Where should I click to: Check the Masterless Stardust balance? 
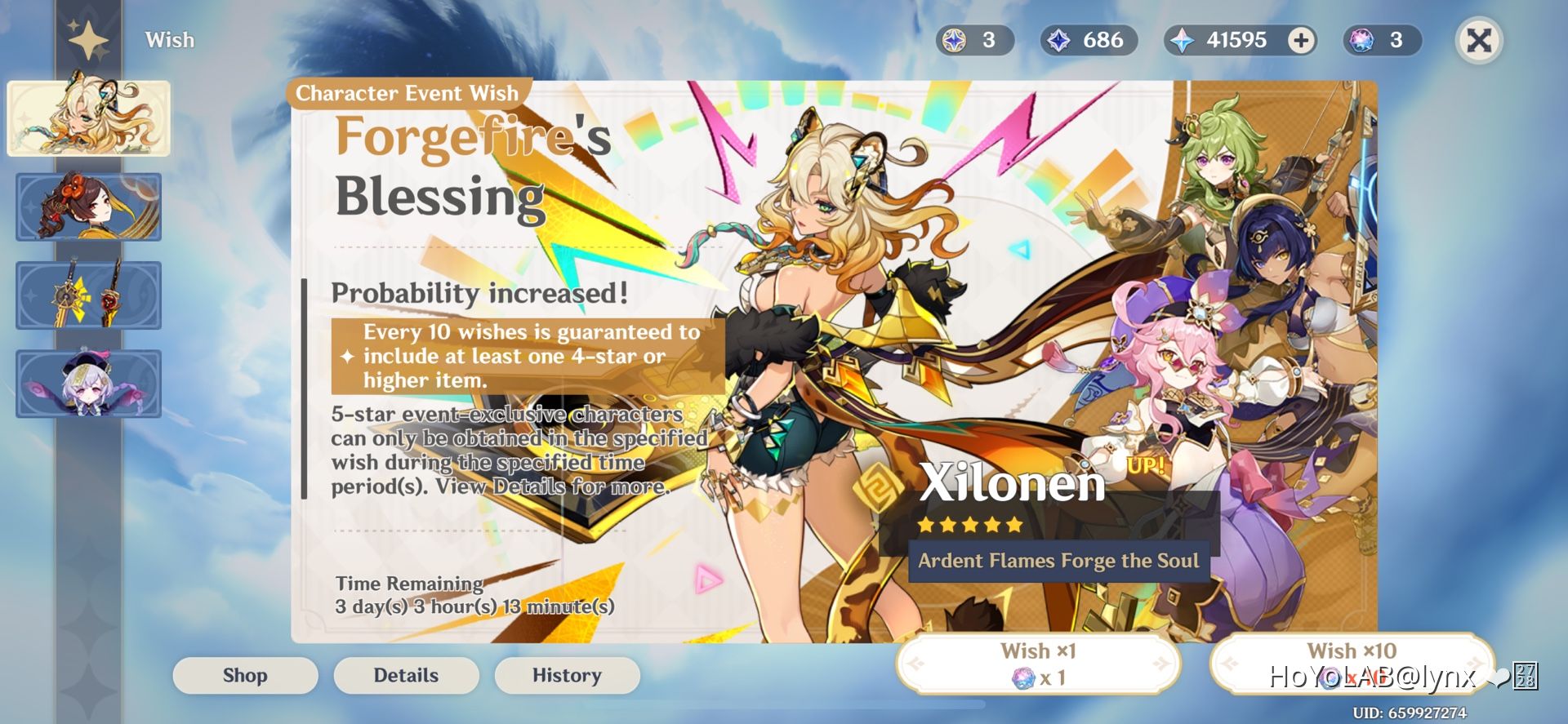pyautogui.click(x=1088, y=39)
